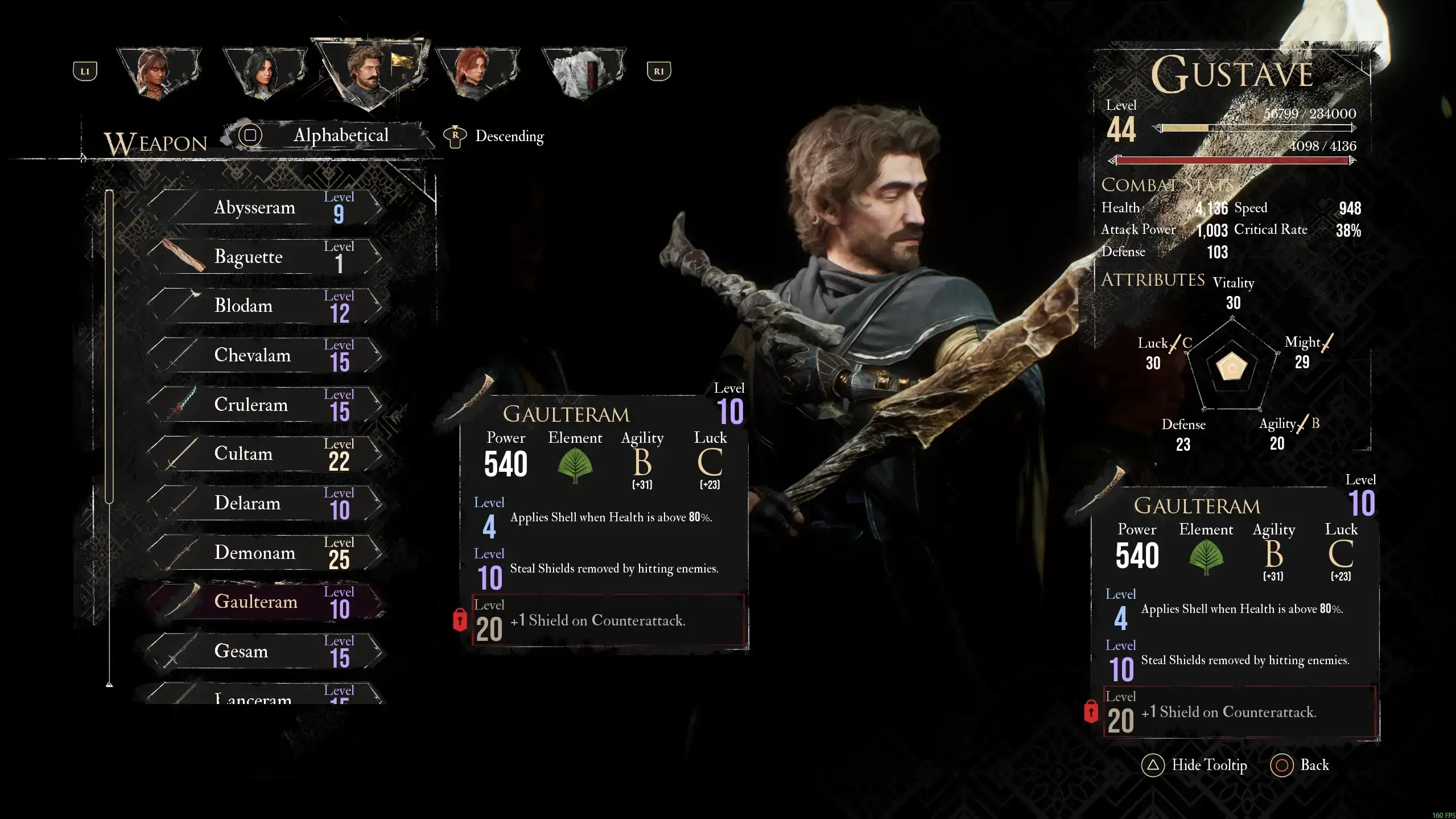Select the Demonam weapon row

click(x=265, y=553)
